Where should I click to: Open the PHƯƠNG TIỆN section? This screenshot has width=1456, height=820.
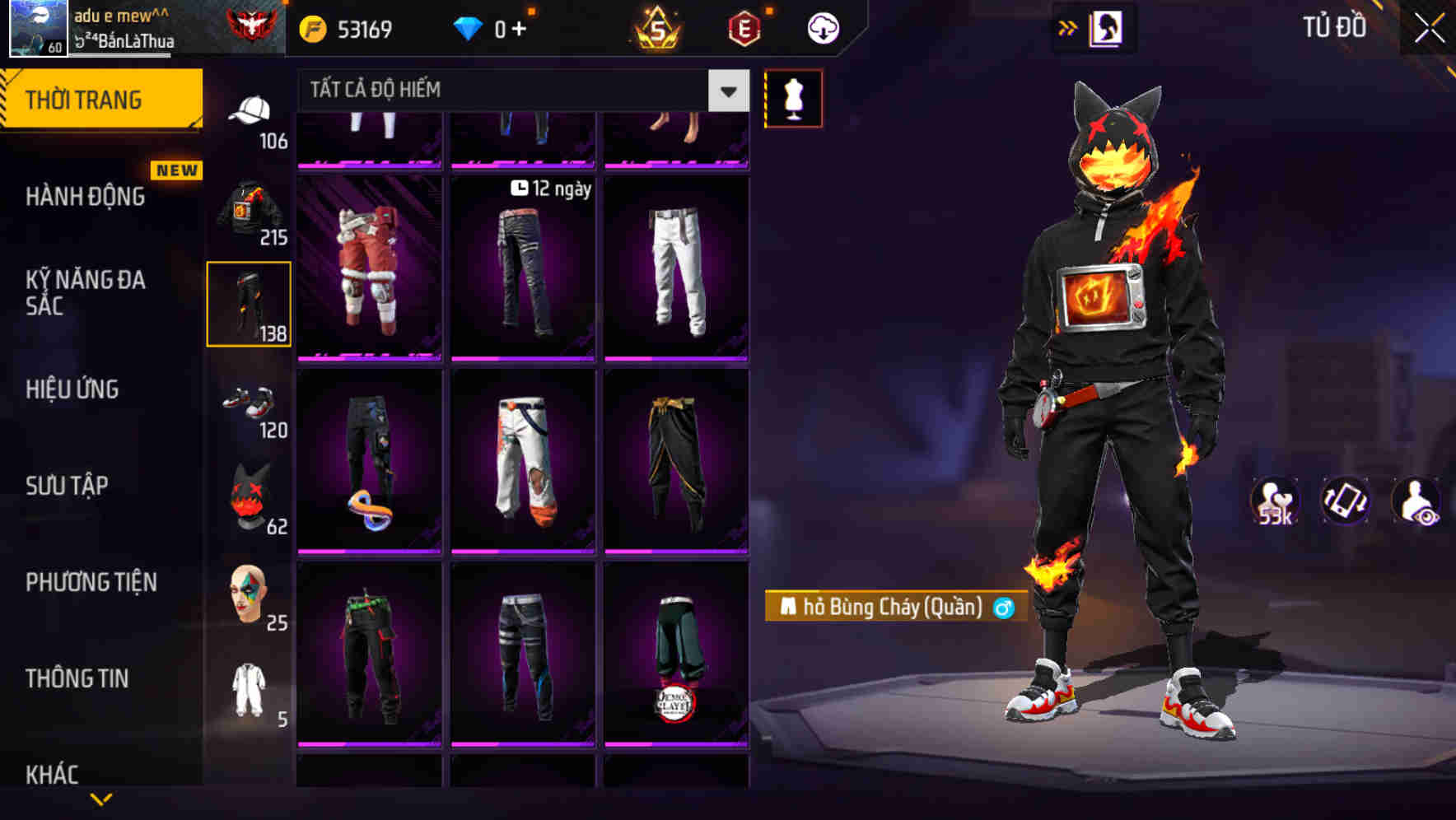(x=91, y=582)
